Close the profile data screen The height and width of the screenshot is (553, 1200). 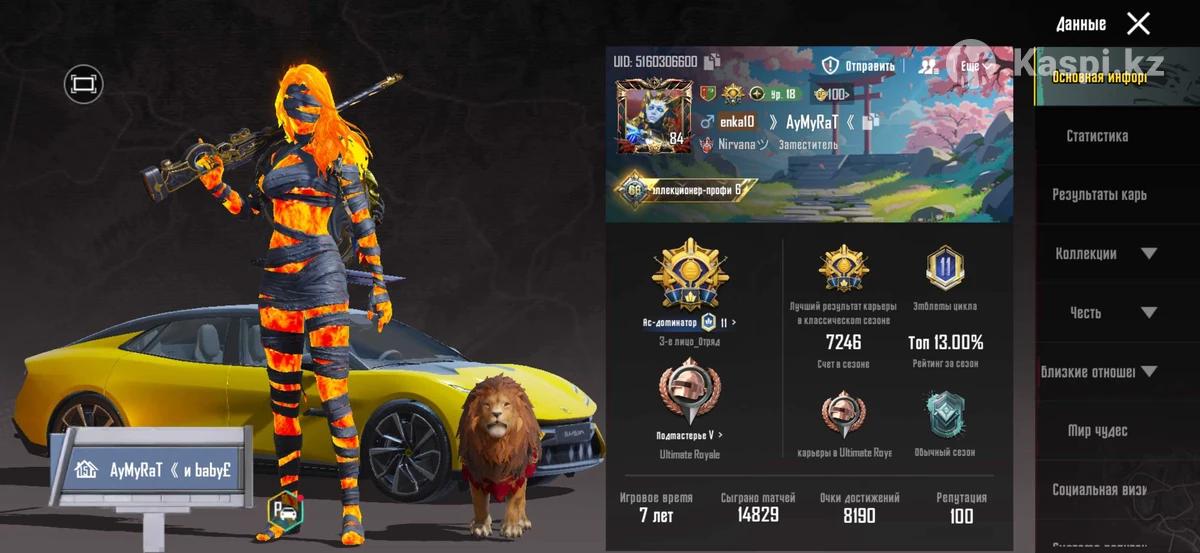[1138, 23]
